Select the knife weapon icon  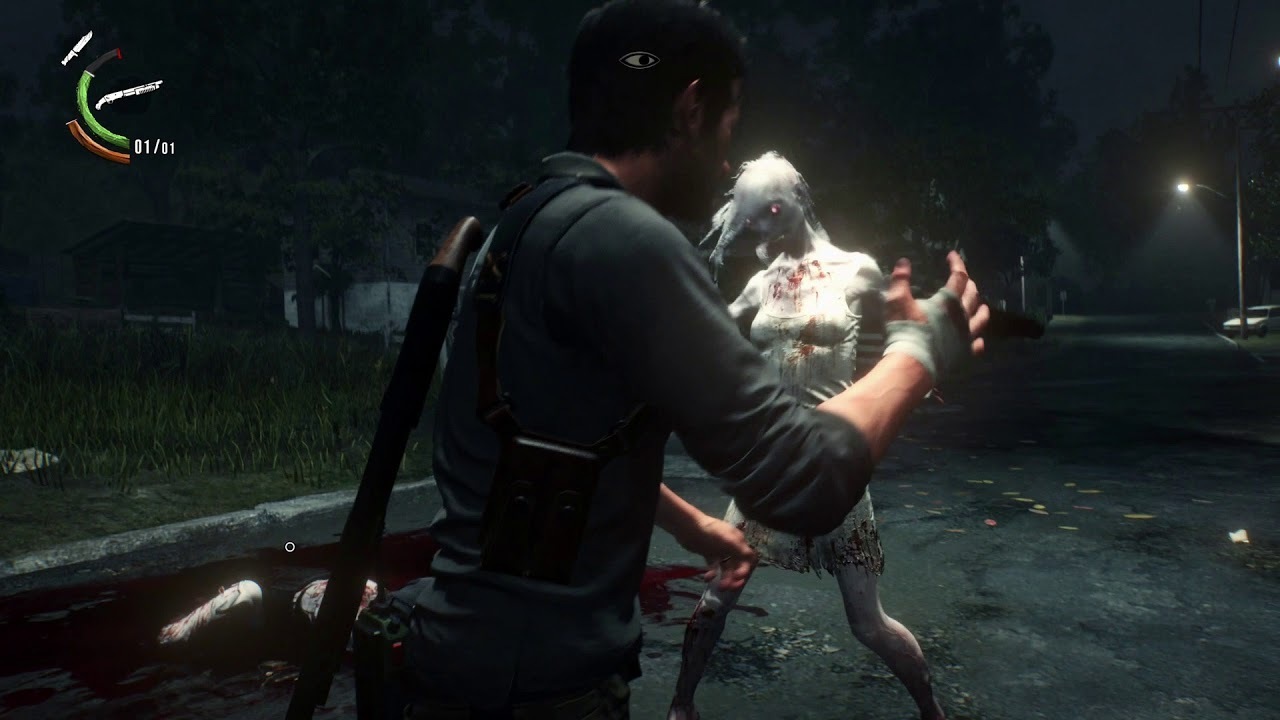click(77, 47)
